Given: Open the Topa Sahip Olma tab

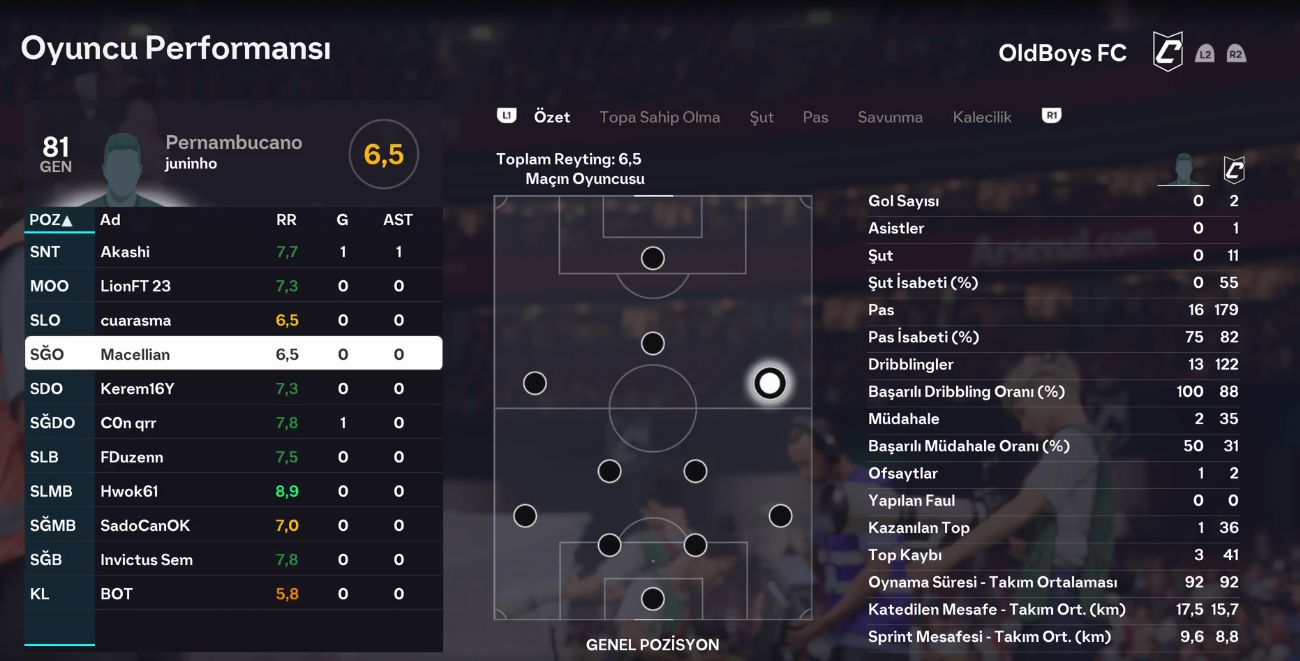Looking at the screenshot, I should [659, 117].
